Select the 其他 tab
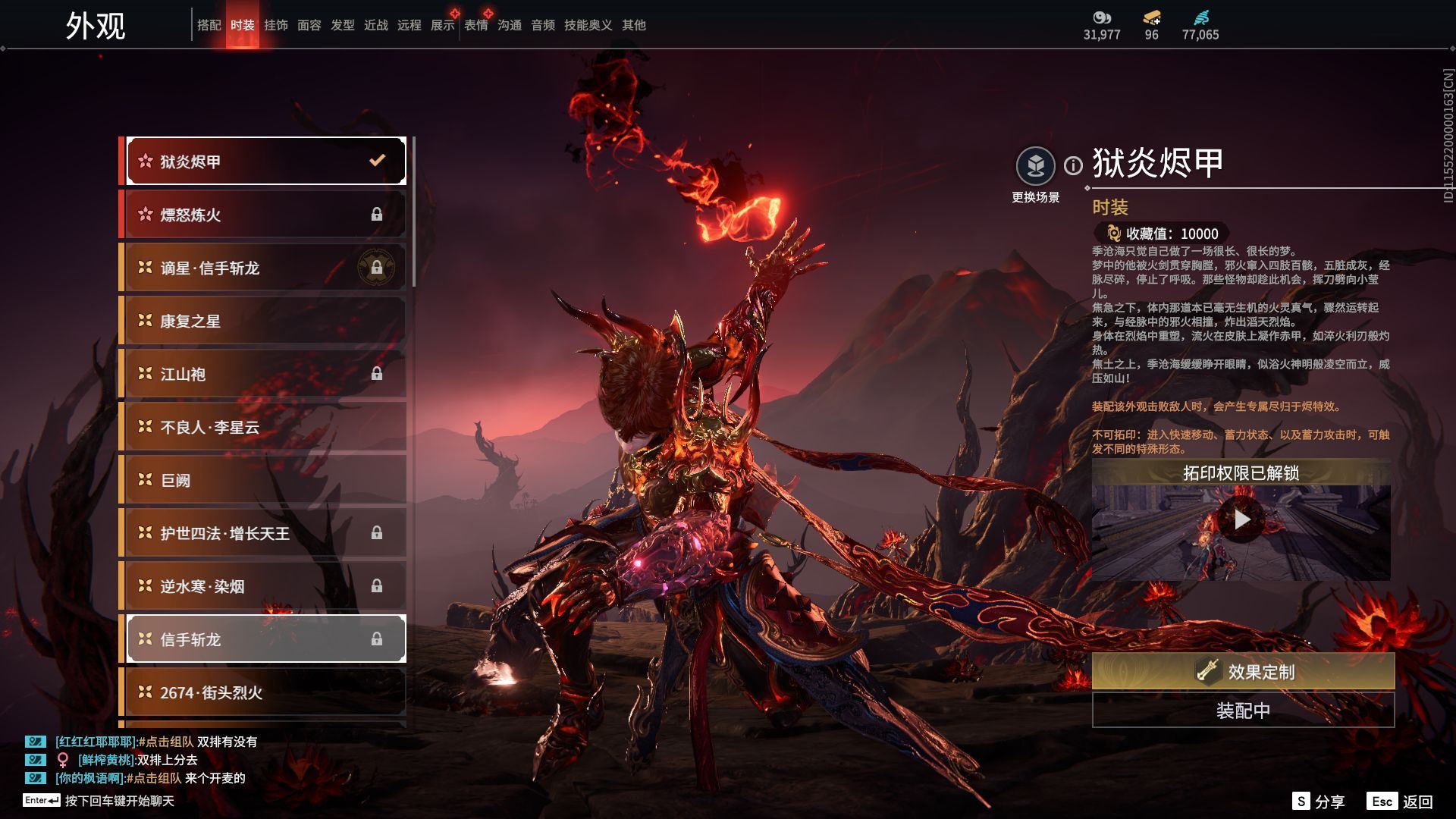This screenshot has width=1456, height=819. coord(633,25)
